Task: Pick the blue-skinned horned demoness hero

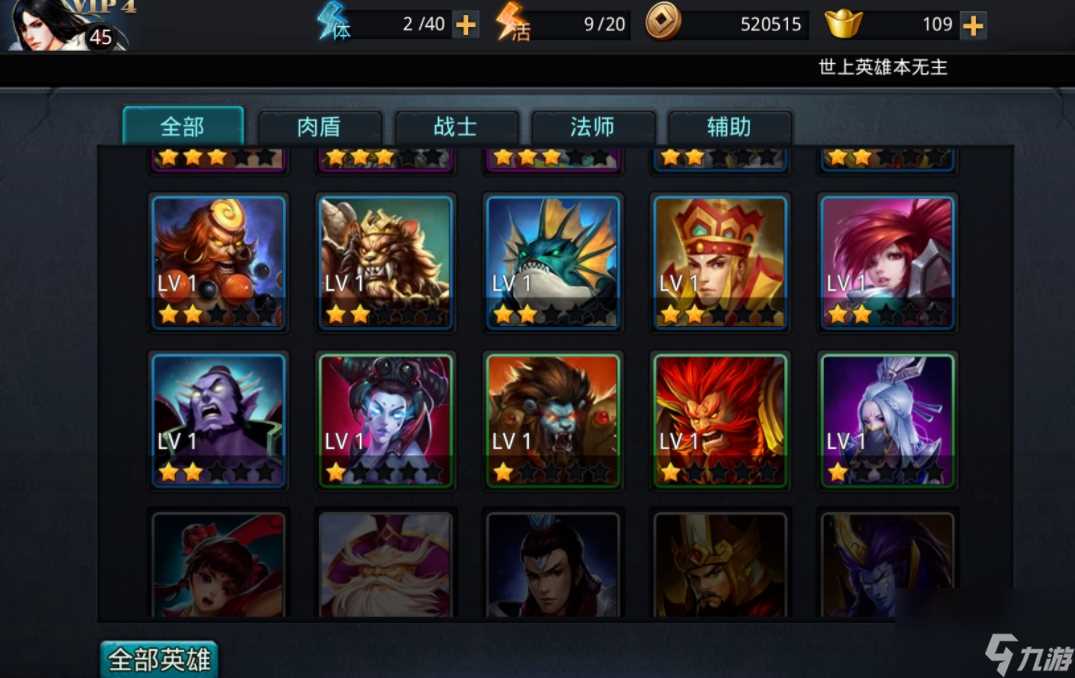Action: click(x=386, y=419)
